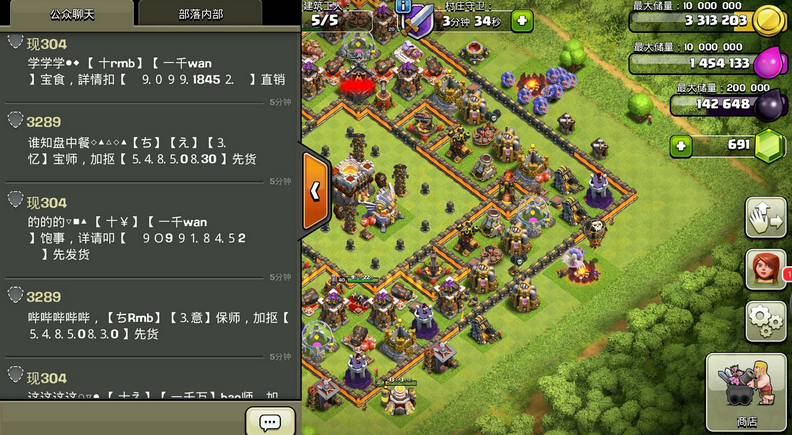The width and height of the screenshot is (792, 435).
Task: Open the hand-and-arrows layout editor button
Action: (765, 217)
